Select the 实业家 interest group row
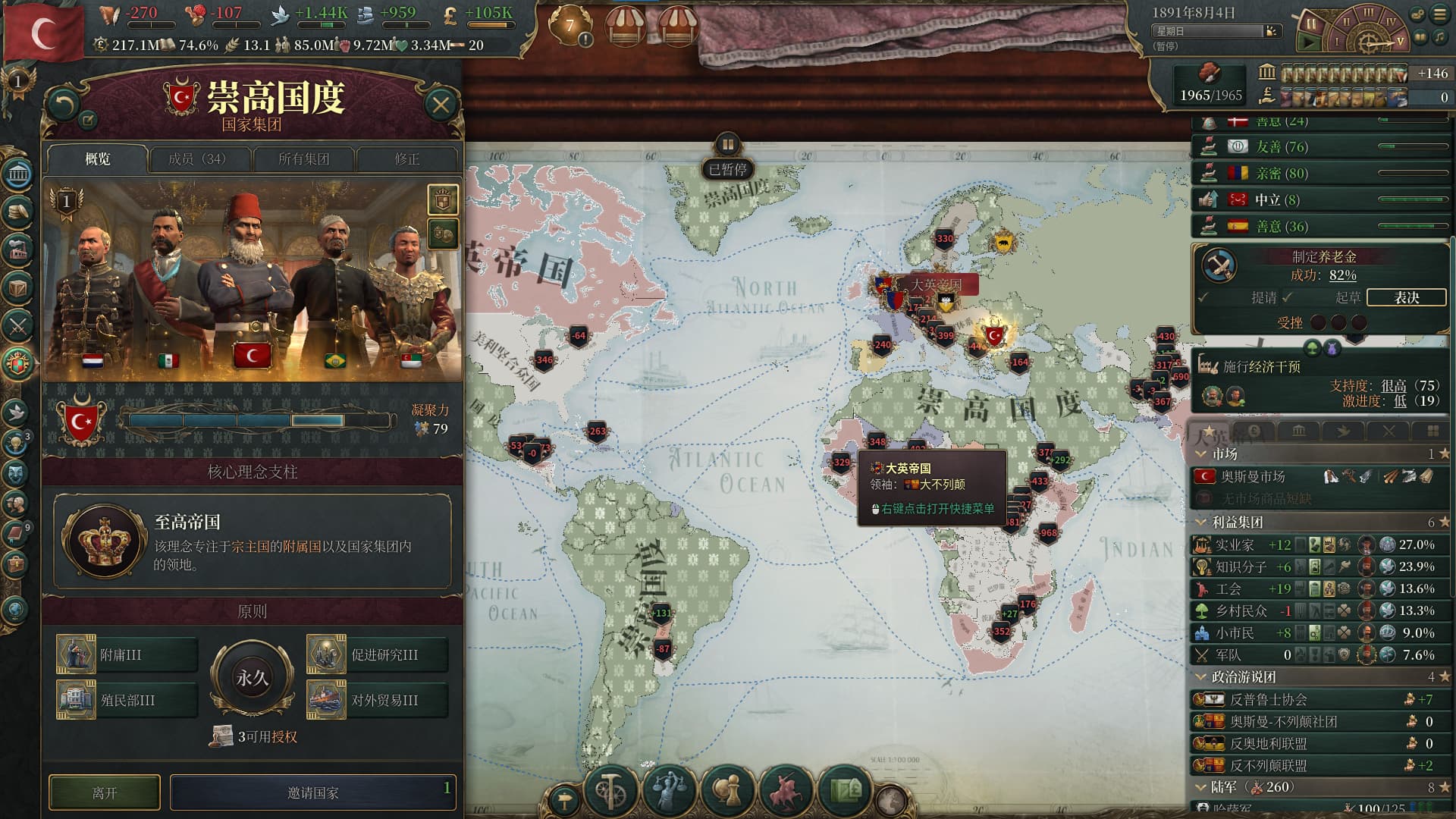The image size is (1456, 819). [x=1235, y=544]
